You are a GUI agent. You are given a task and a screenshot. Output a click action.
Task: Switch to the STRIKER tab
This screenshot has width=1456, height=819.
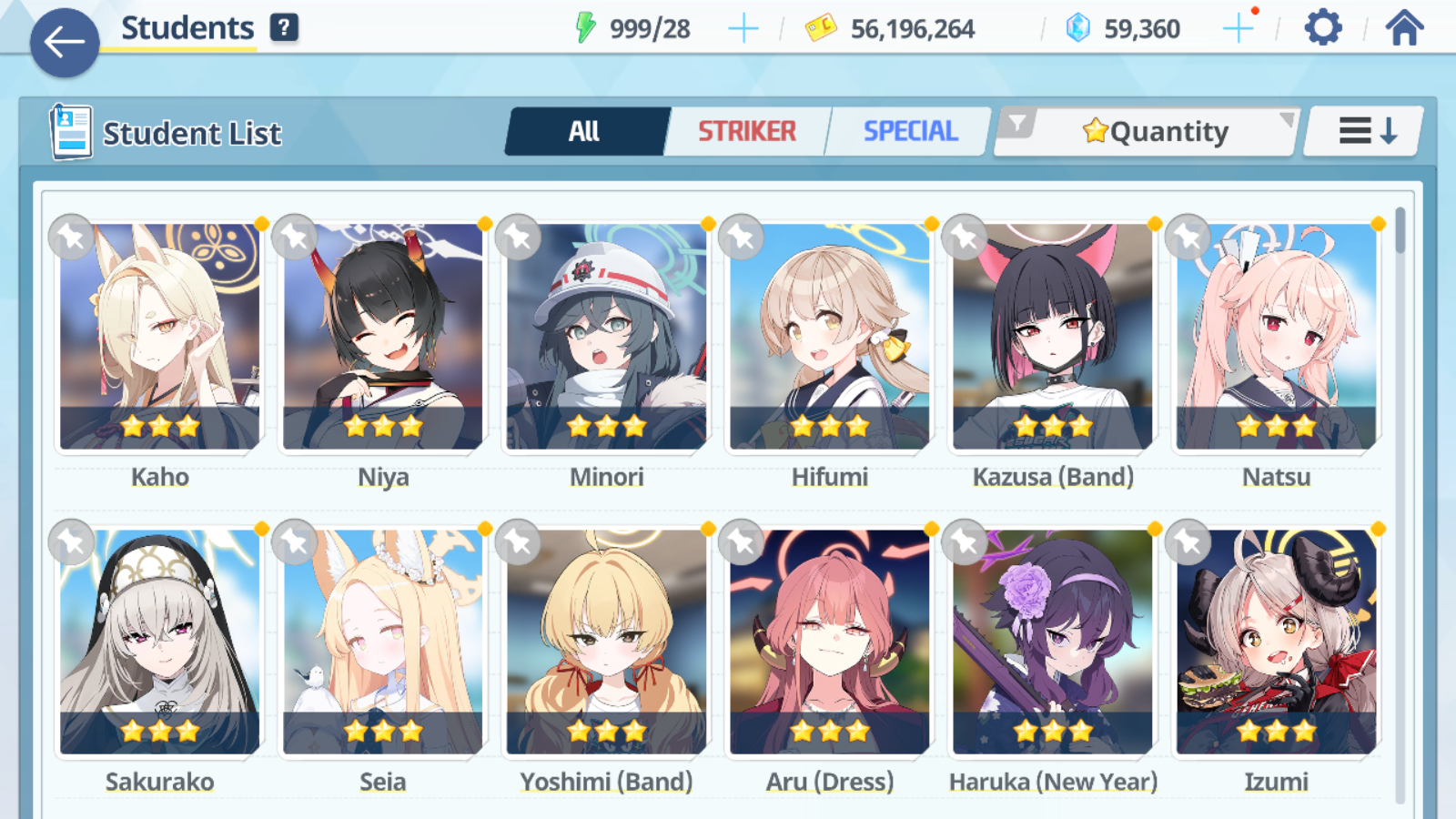pos(747,131)
